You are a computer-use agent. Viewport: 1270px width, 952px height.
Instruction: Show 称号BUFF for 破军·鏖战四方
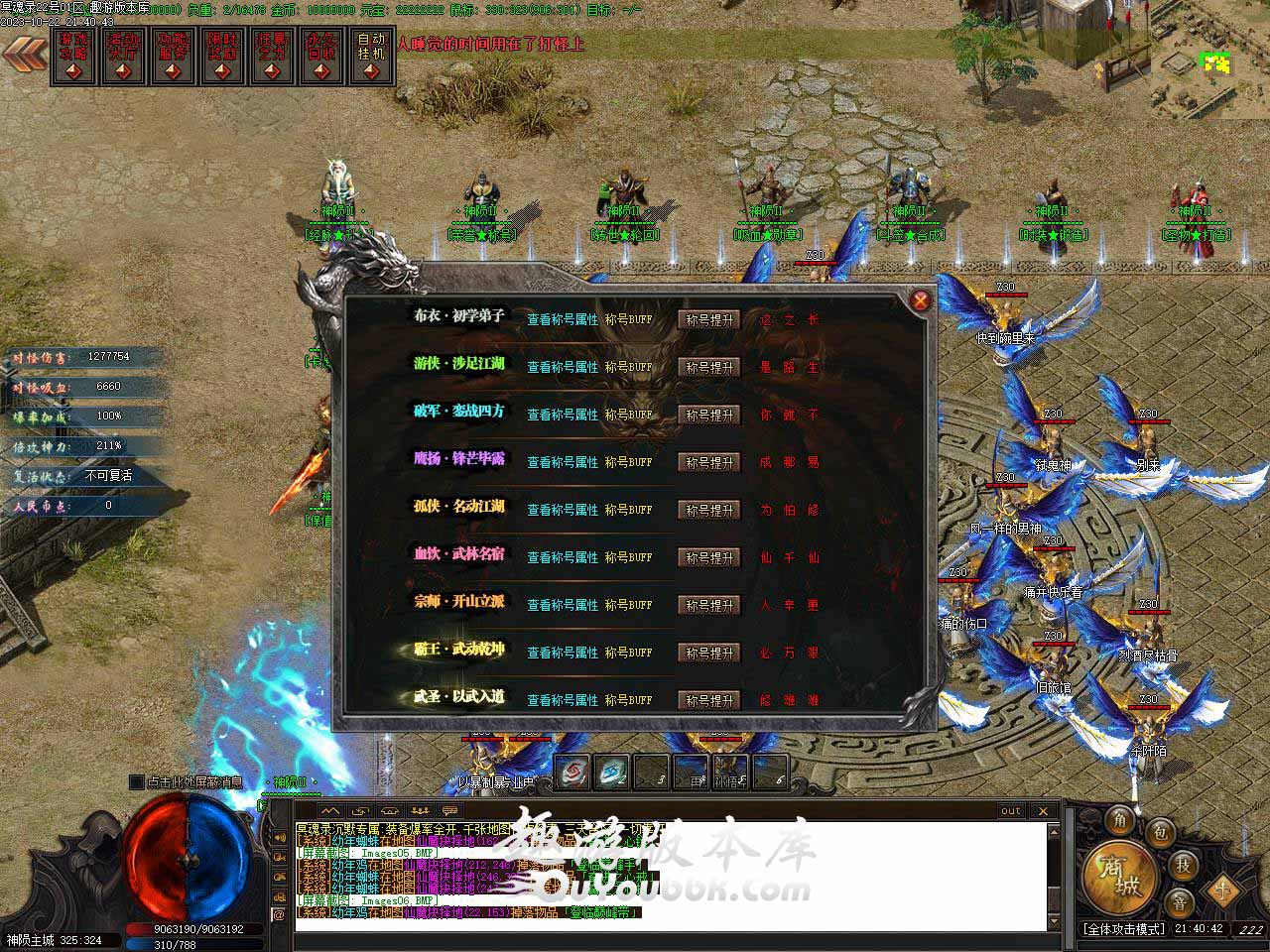point(629,415)
